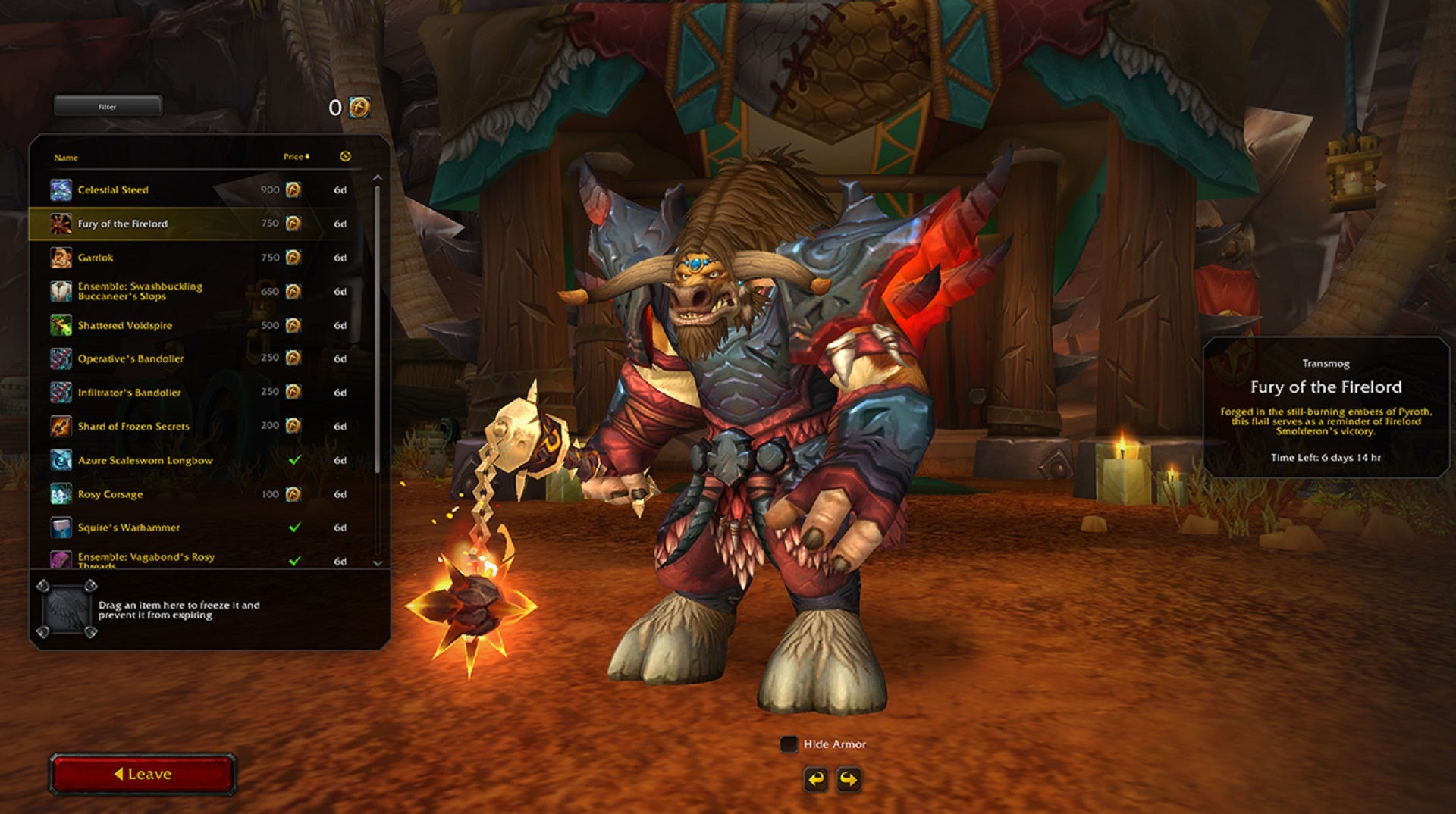Screen dimensions: 1456x814
Task: Select the Celestial Steed item icon
Action: coord(59,190)
